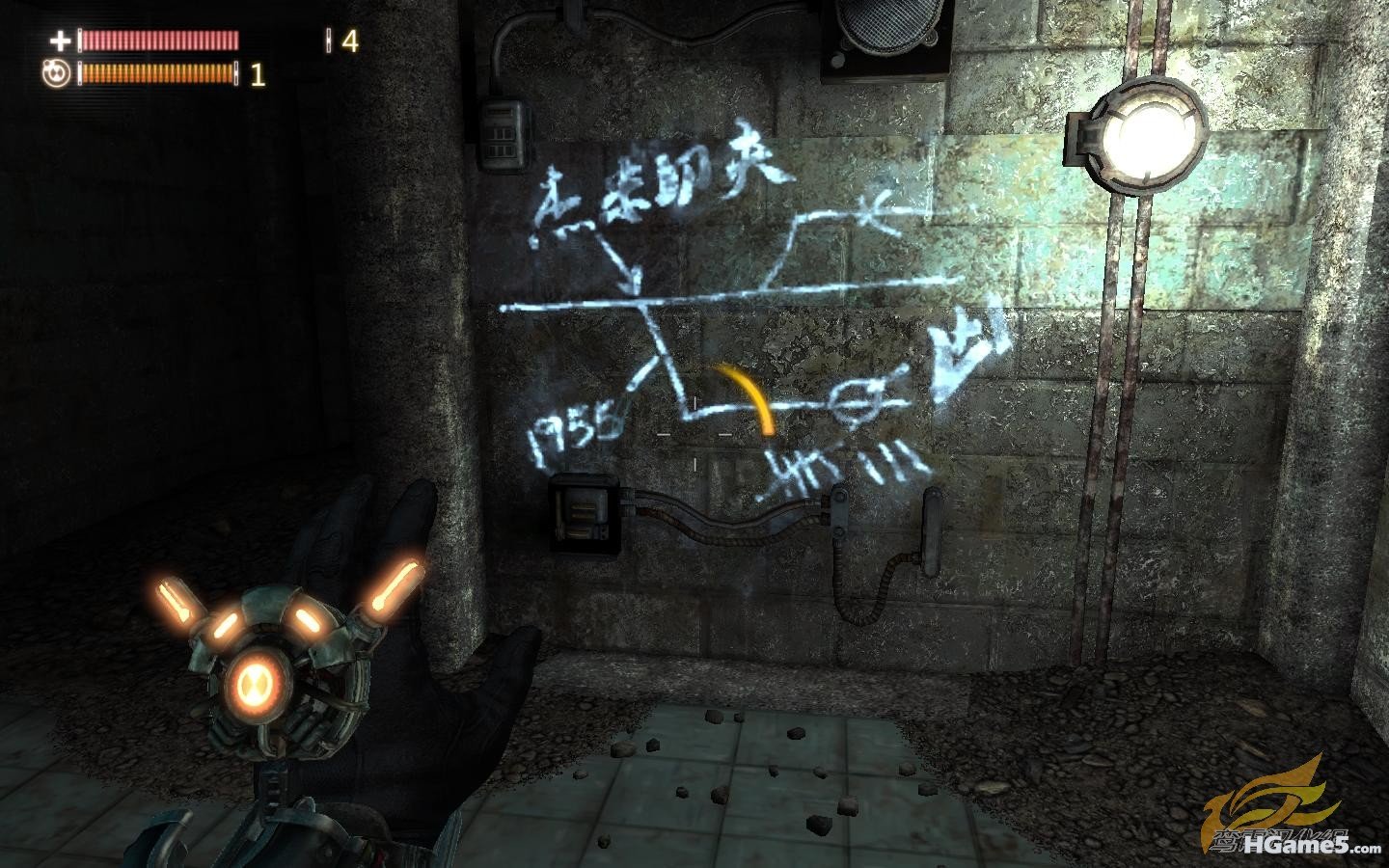
Task: Click the white health cross icon
Action: point(60,41)
